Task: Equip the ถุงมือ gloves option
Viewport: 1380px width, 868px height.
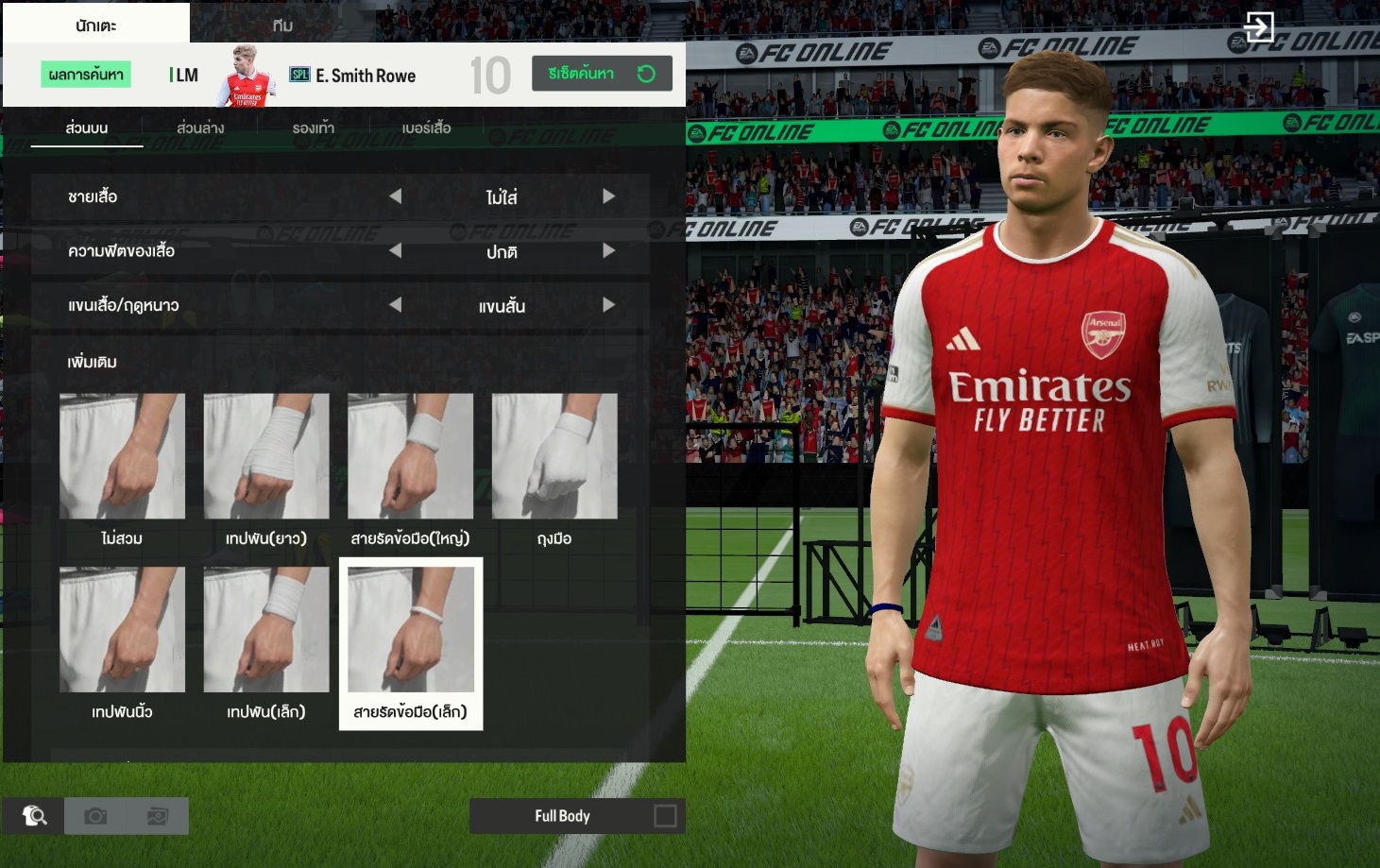Action: click(554, 457)
